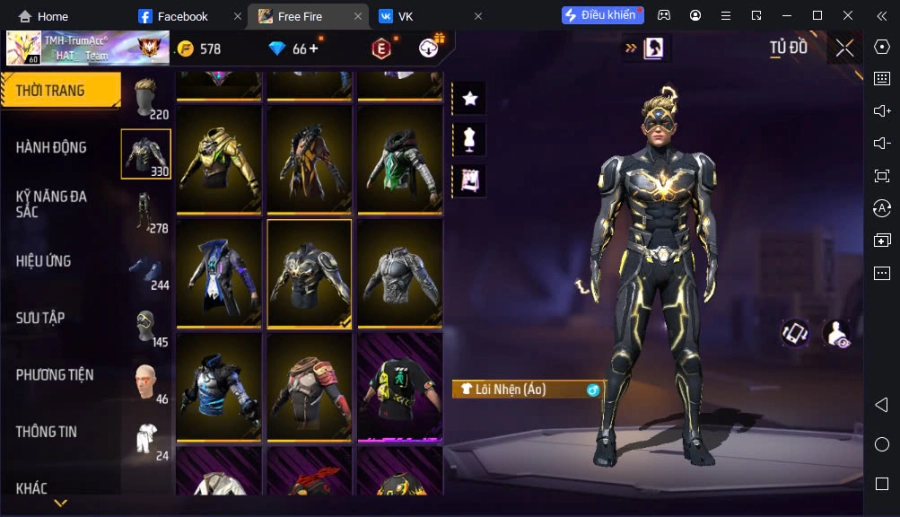Switch to the Facebook tab
Image resolution: width=900 pixels, height=517 pixels.
tap(182, 16)
